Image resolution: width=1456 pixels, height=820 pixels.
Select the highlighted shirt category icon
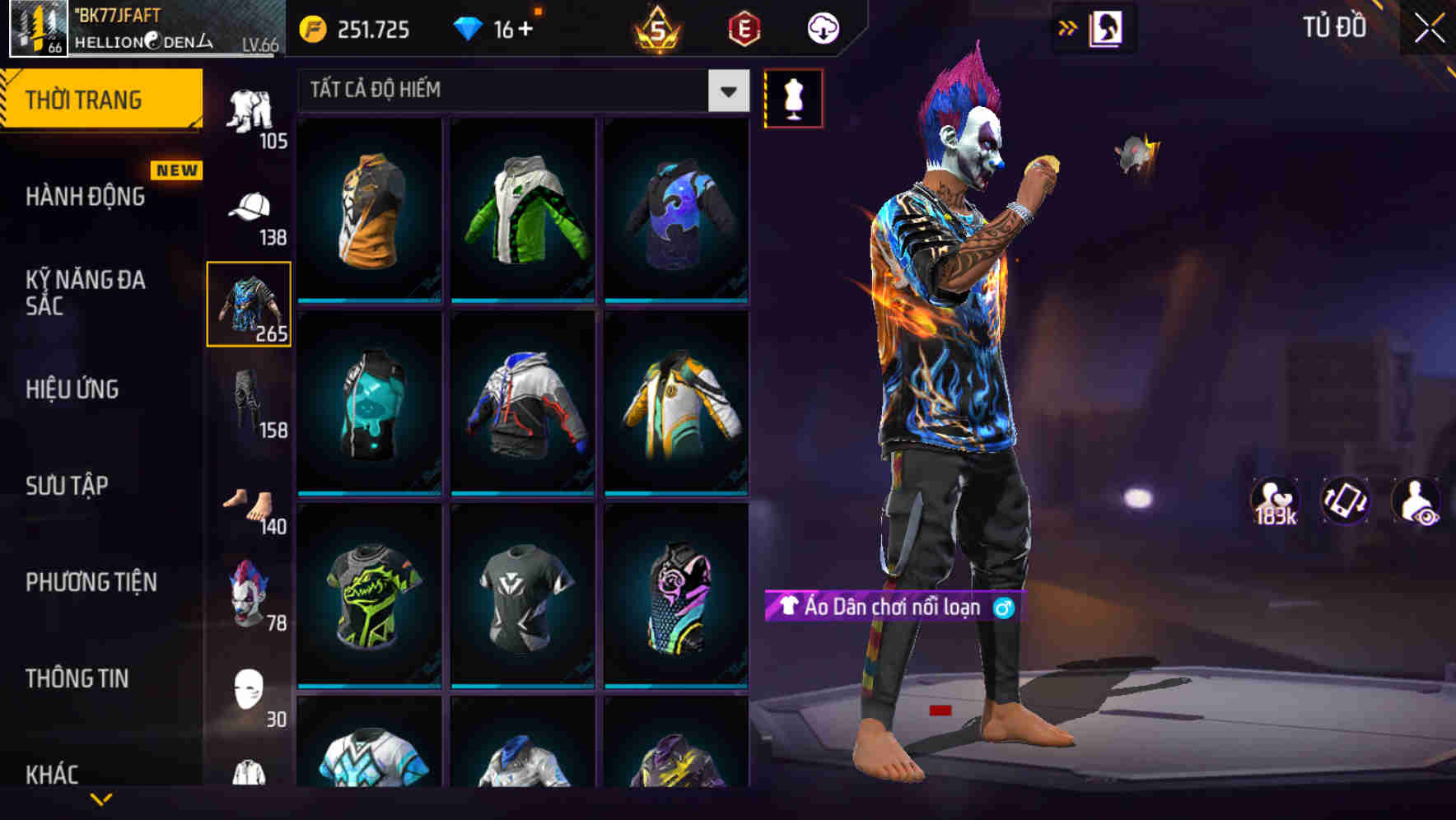click(250, 305)
